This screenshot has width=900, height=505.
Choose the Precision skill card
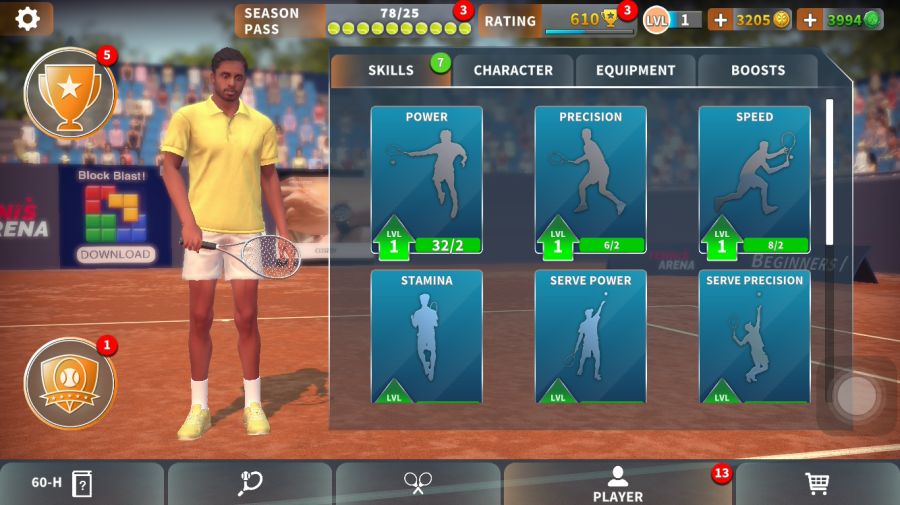(x=590, y=181)
